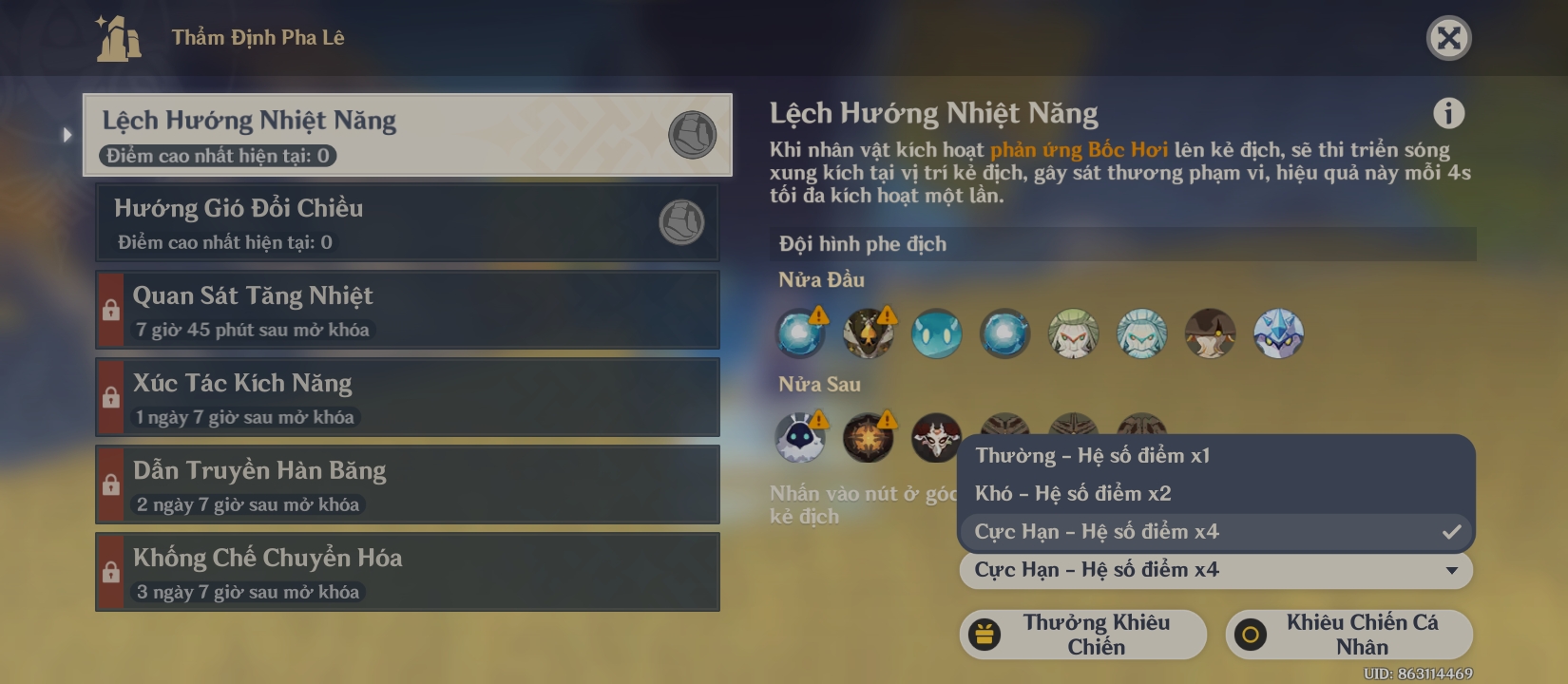Viewport: 1568px width, 684px height.
Task: Select locked challenge Dẫn Truyền Hàn Băng
Action: coord(407,484)
